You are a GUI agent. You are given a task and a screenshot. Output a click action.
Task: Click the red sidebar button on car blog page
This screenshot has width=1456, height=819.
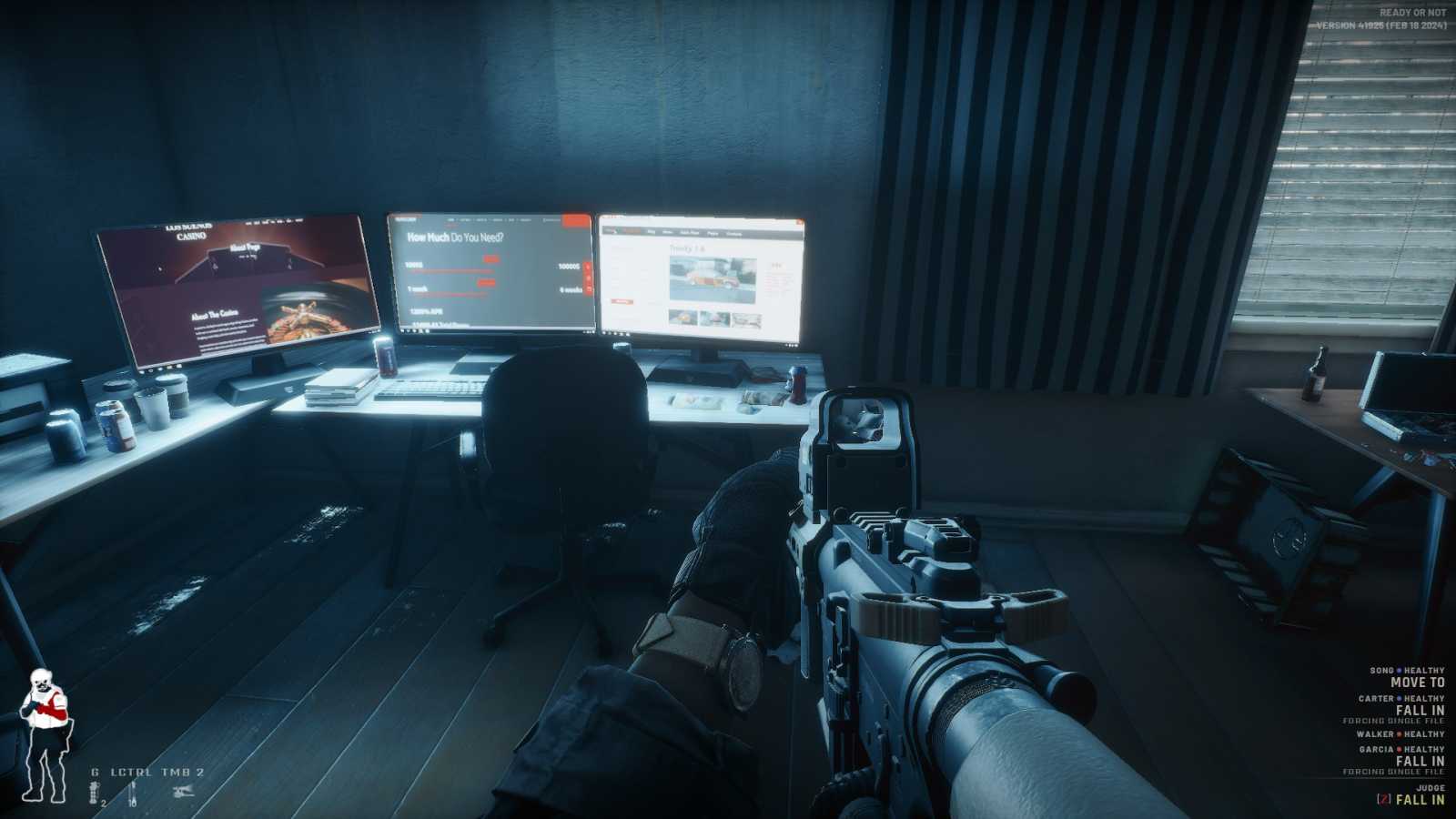pyautogui.click(x=622, y=301)
